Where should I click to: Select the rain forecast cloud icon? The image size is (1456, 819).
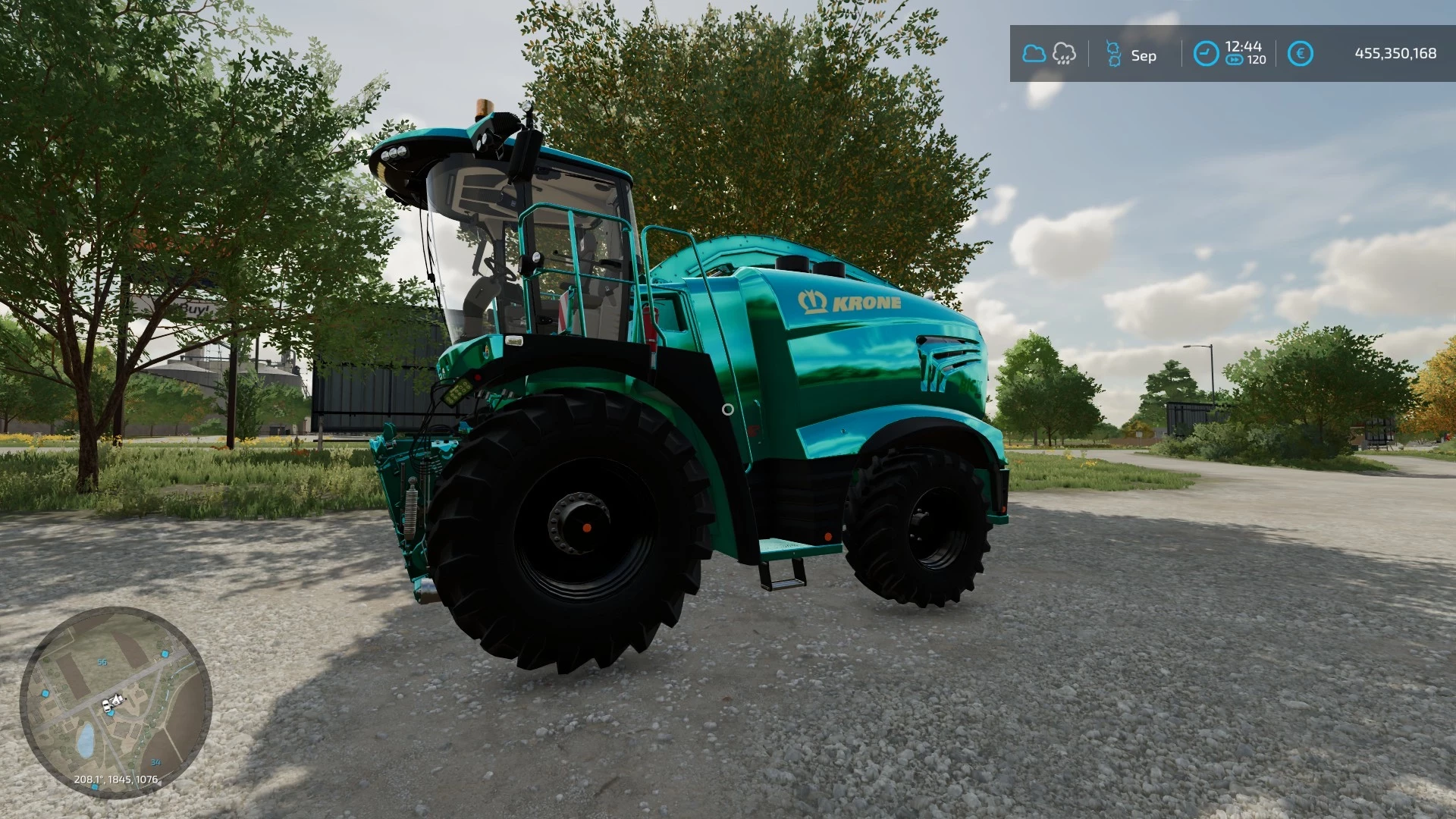[x=1064, y=53]
